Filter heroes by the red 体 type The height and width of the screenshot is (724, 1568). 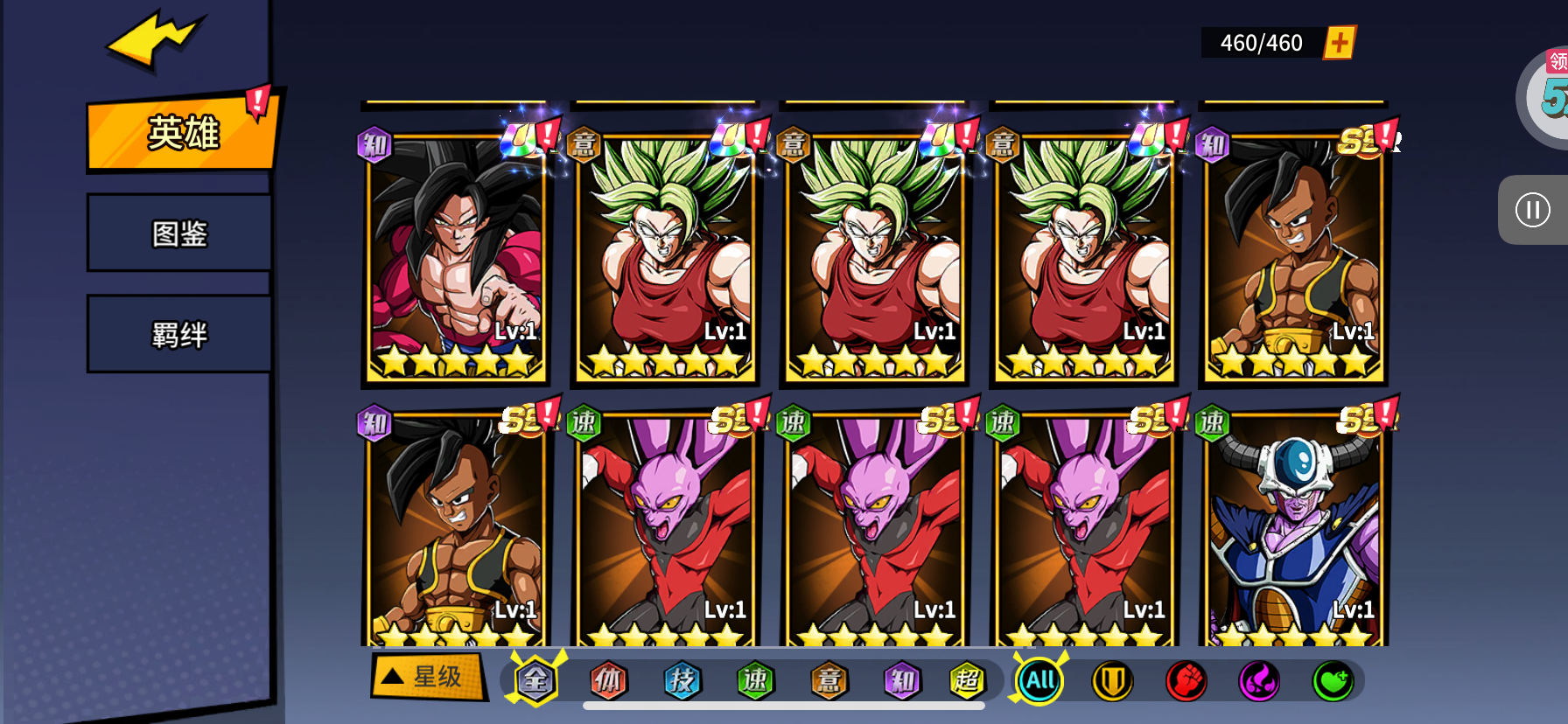(609, 680)
